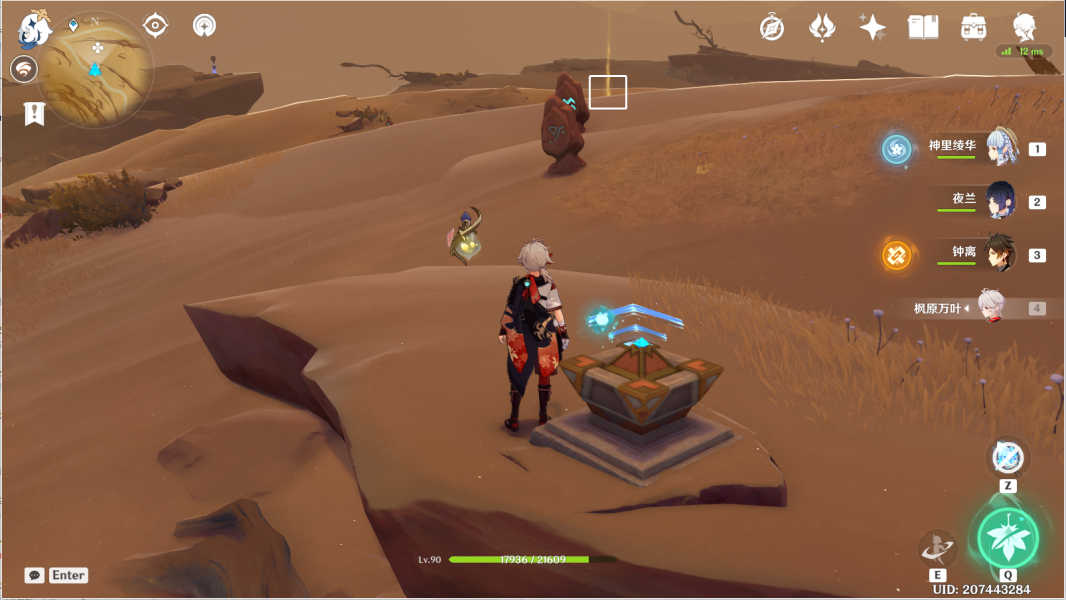The image size is (1066, 600).
Task: Switch to party member 神里绫华
Action: click(x=1001, y=148)
